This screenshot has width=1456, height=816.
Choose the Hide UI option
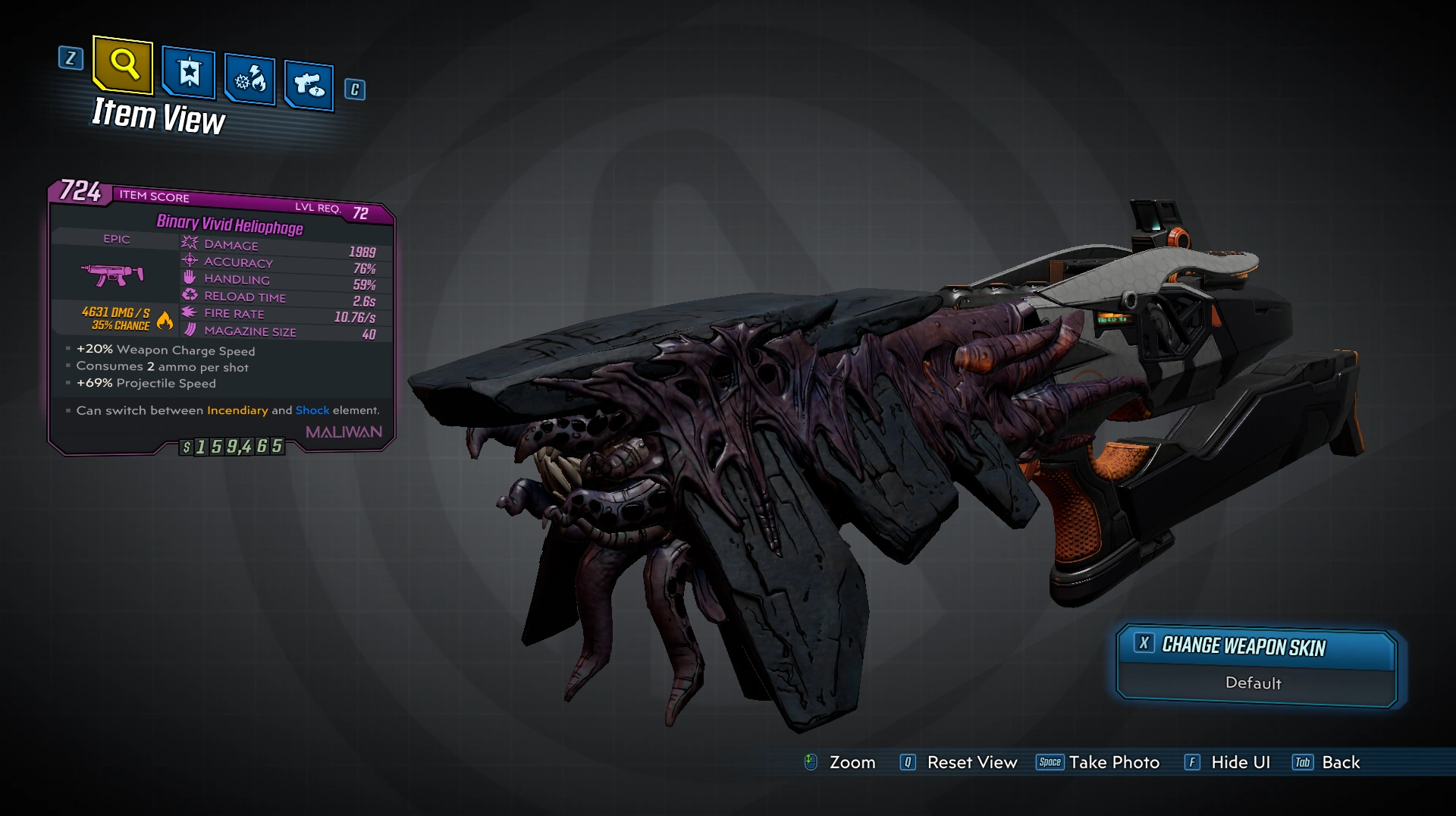[1228, 762]
